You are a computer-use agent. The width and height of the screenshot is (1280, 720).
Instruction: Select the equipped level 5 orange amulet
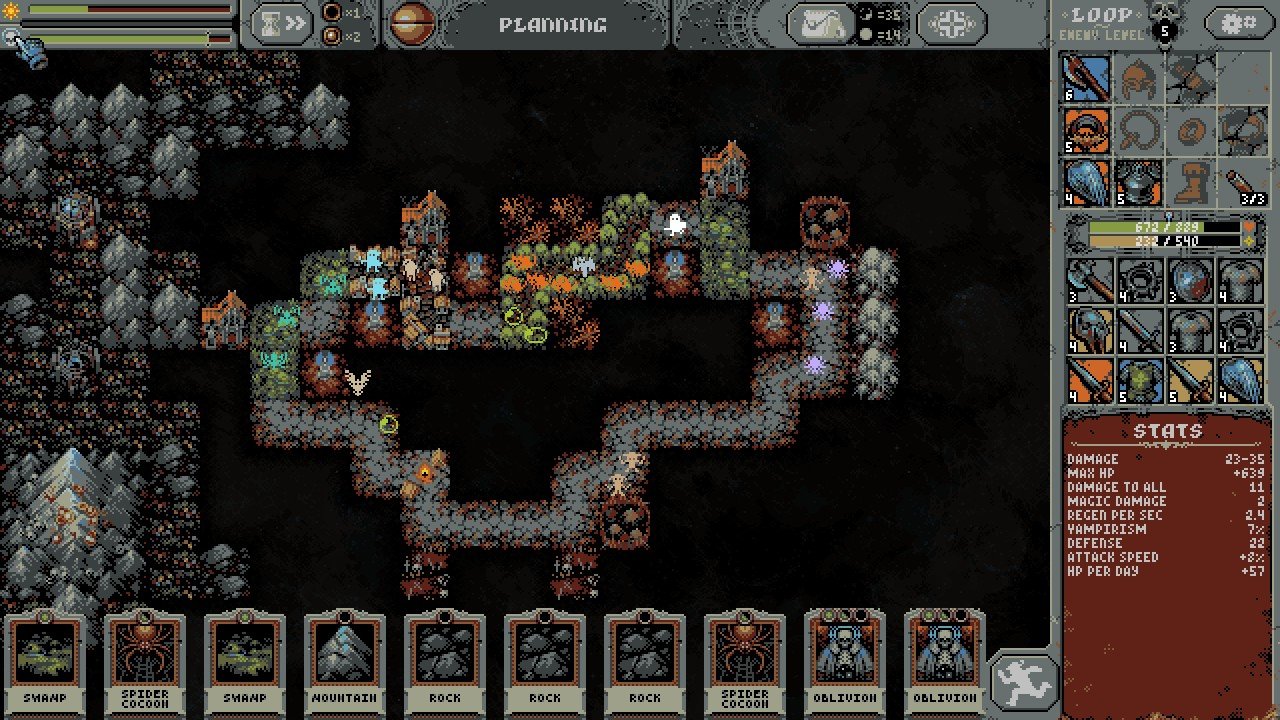click(x=1088, y=131)
